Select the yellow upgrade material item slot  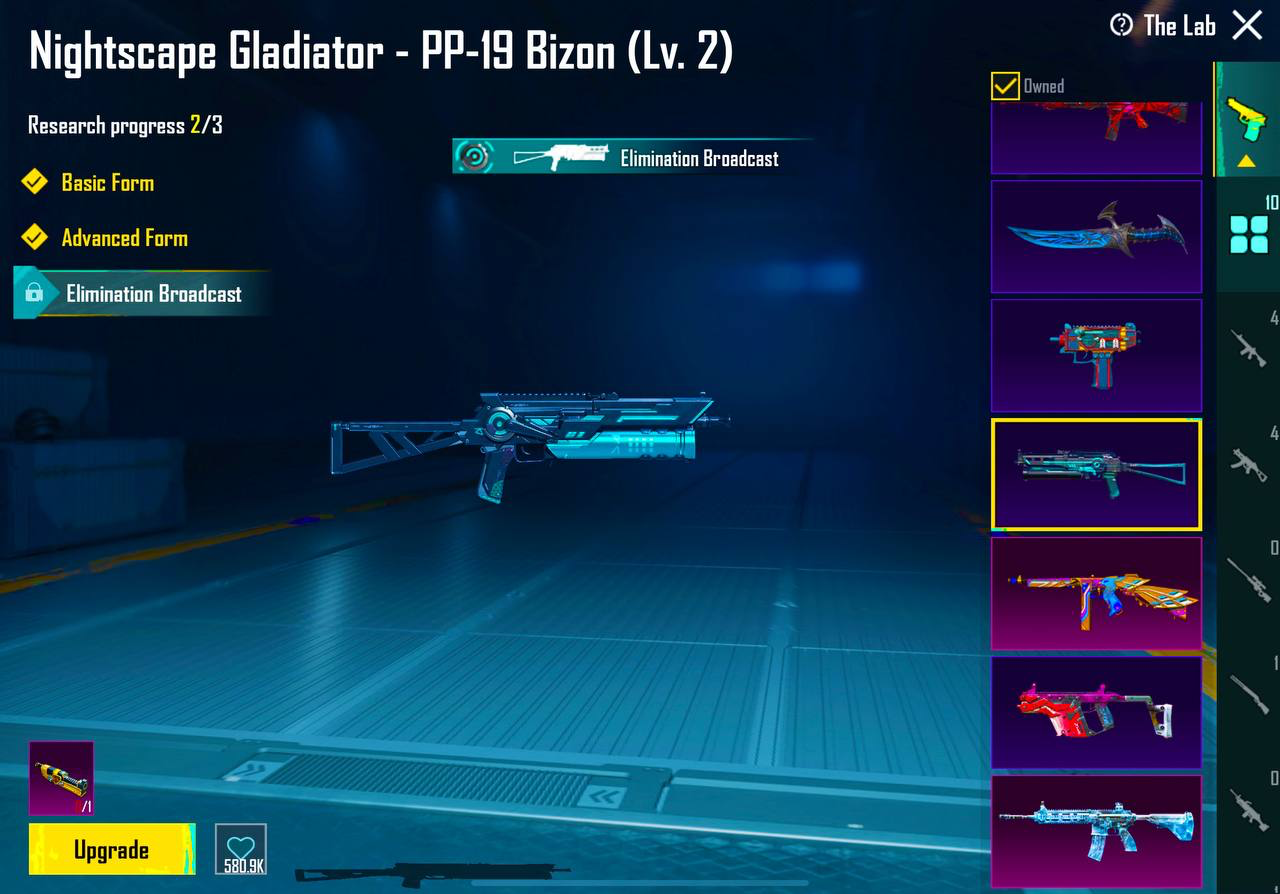[x=61, y=778]
